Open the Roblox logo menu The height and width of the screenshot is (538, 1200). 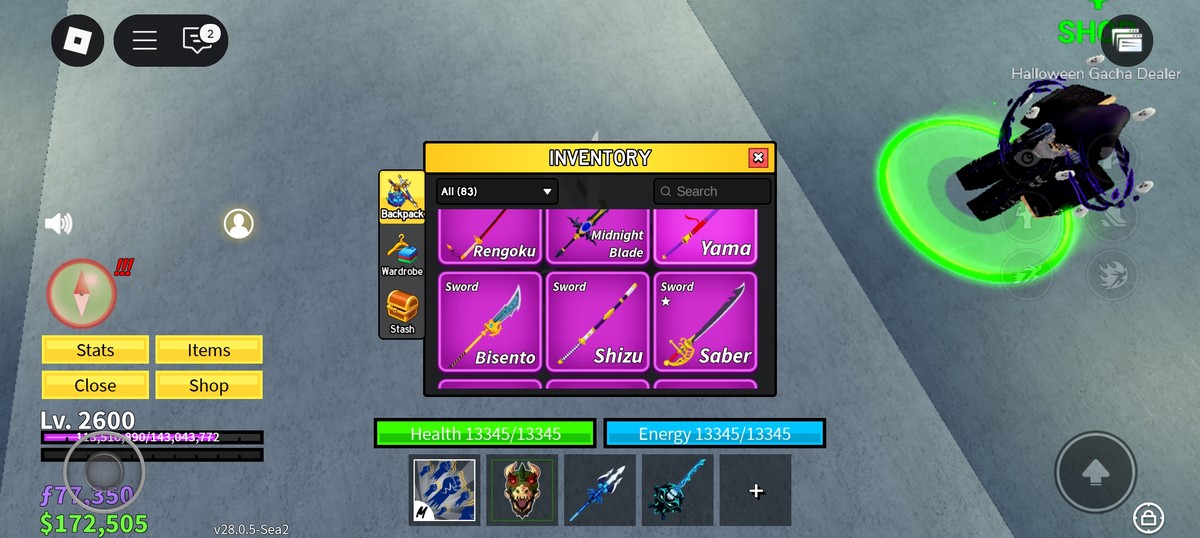(78, 40)
